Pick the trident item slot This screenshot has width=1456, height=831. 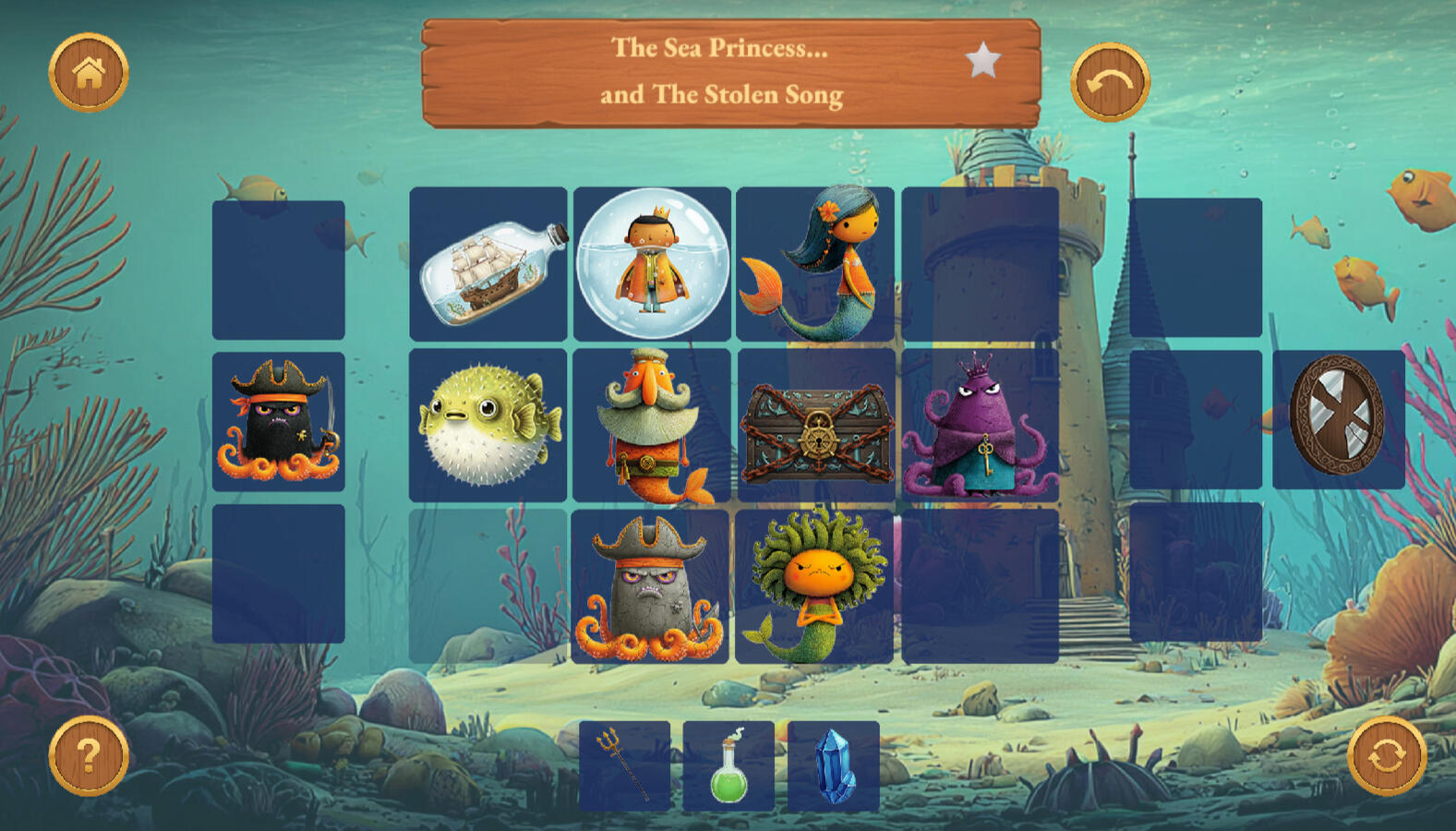point(625,765)
